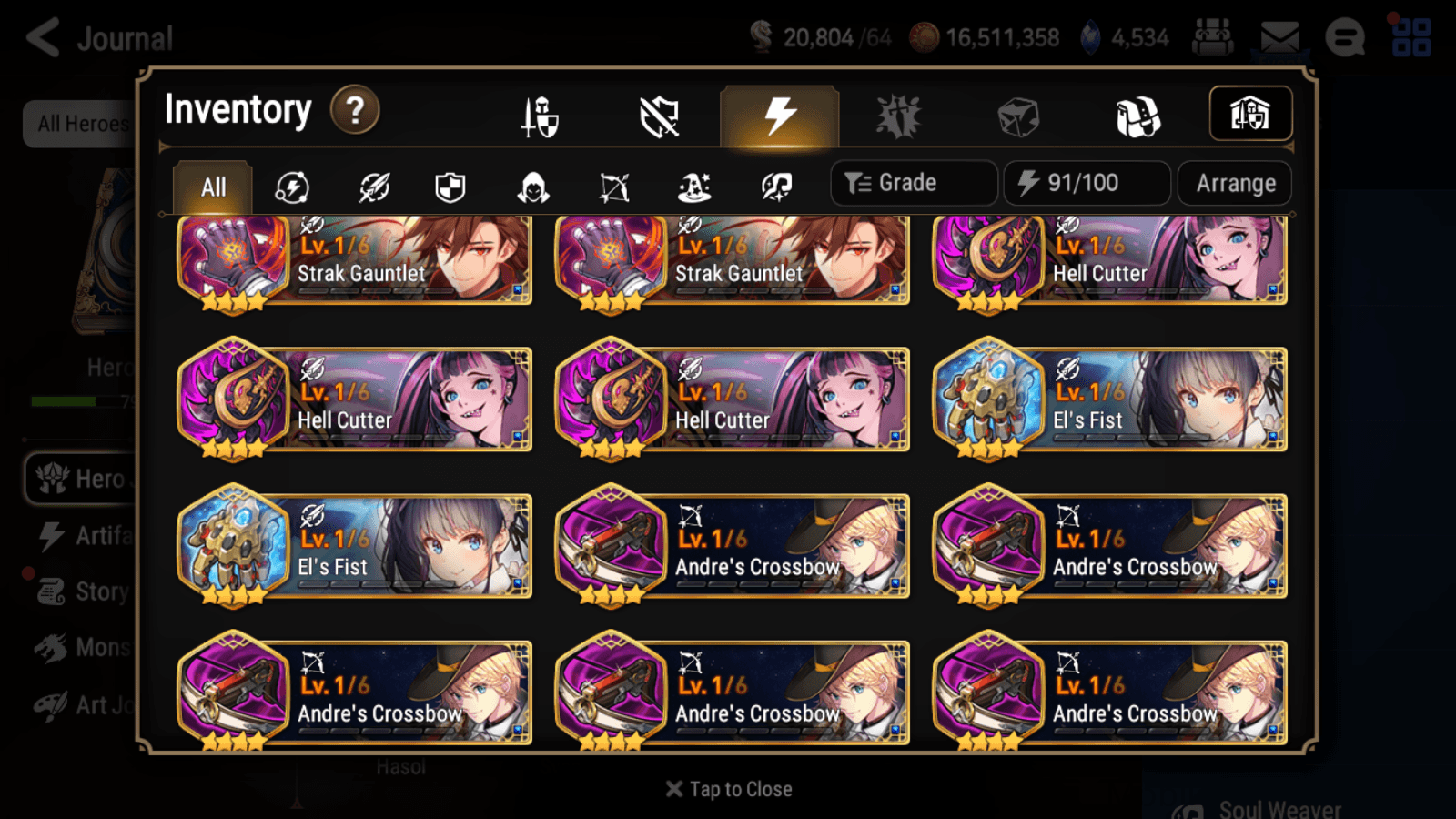Filter artifacts by the hooded Thief class

click(531, 187)
